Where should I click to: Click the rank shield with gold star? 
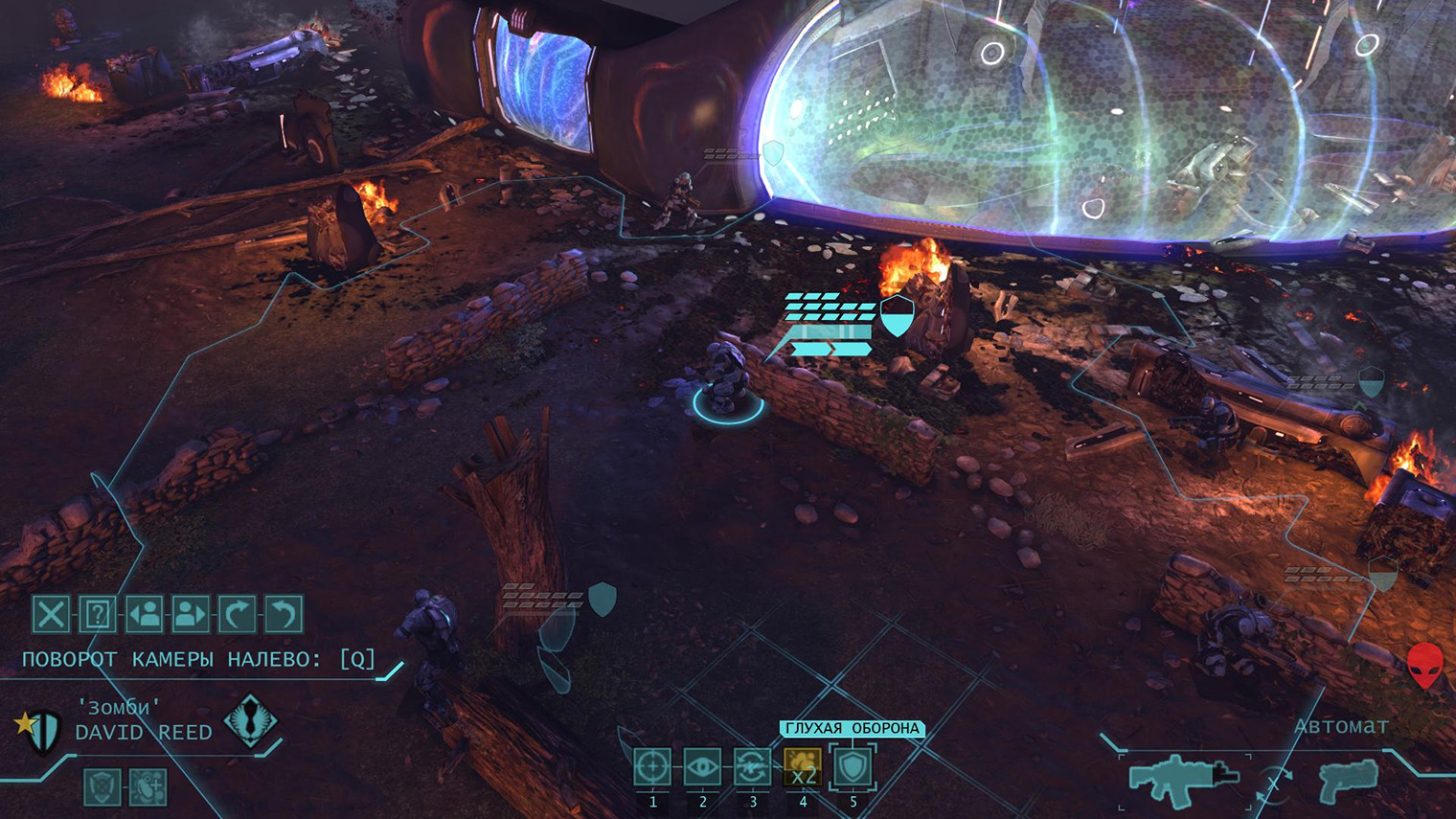(36, 728)
